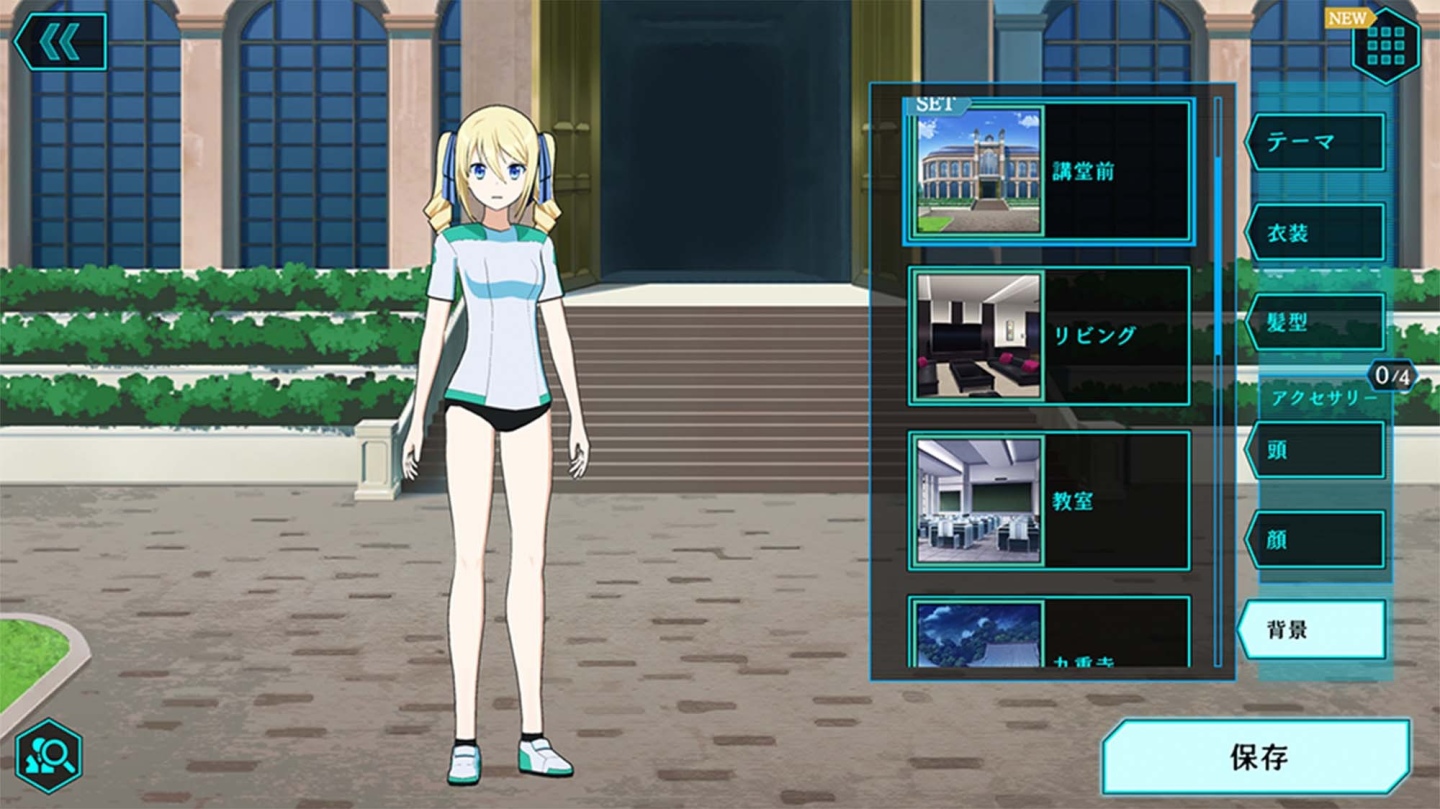The image size is (1440, 809).
Task: Pick the 教室 classroom background
Action: pos(1049,501)
